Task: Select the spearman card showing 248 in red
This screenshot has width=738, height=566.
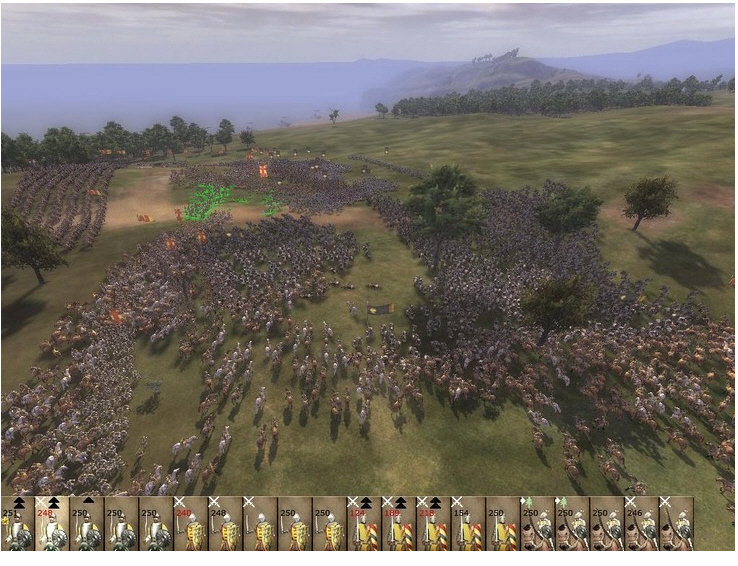Action: coord(52,524)
